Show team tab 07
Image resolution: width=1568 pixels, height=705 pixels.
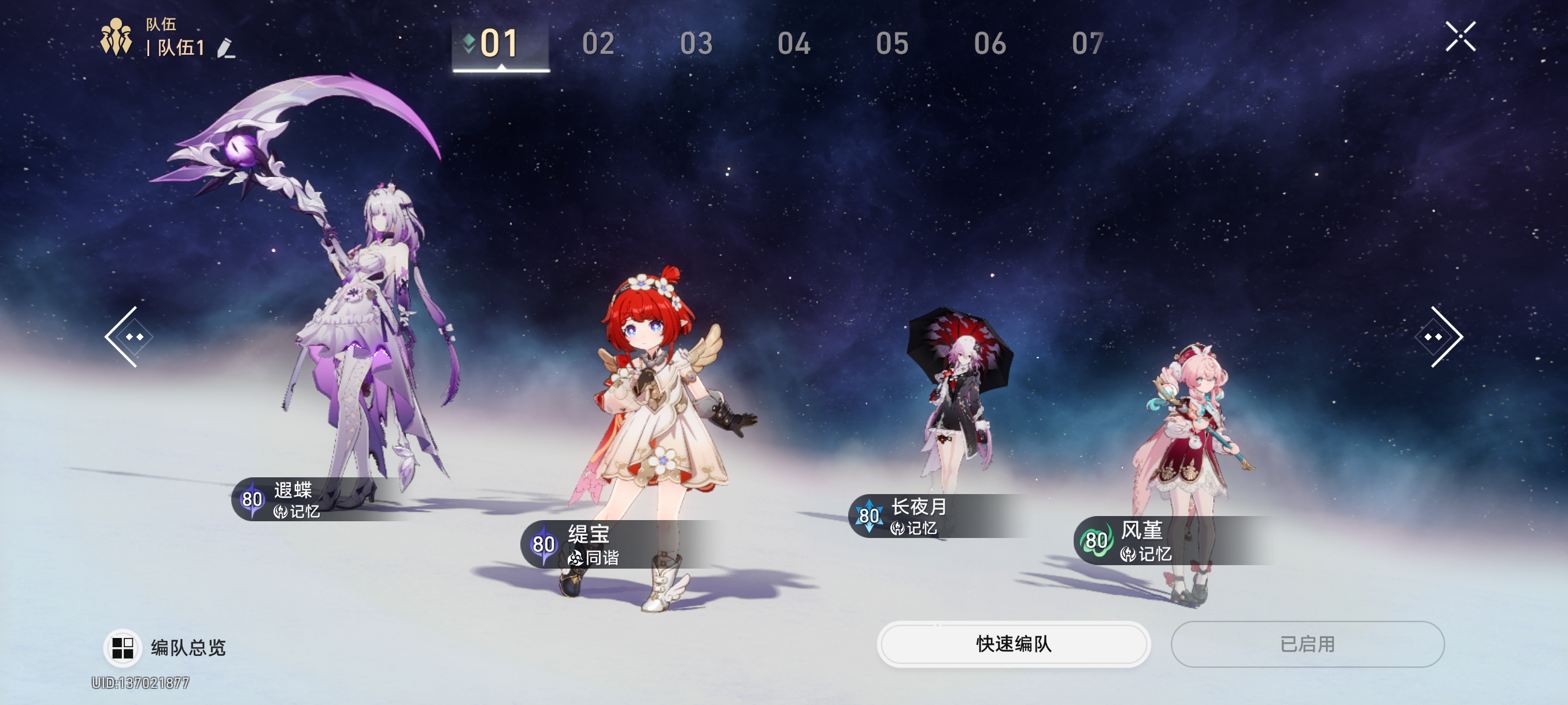[1087, 44]
